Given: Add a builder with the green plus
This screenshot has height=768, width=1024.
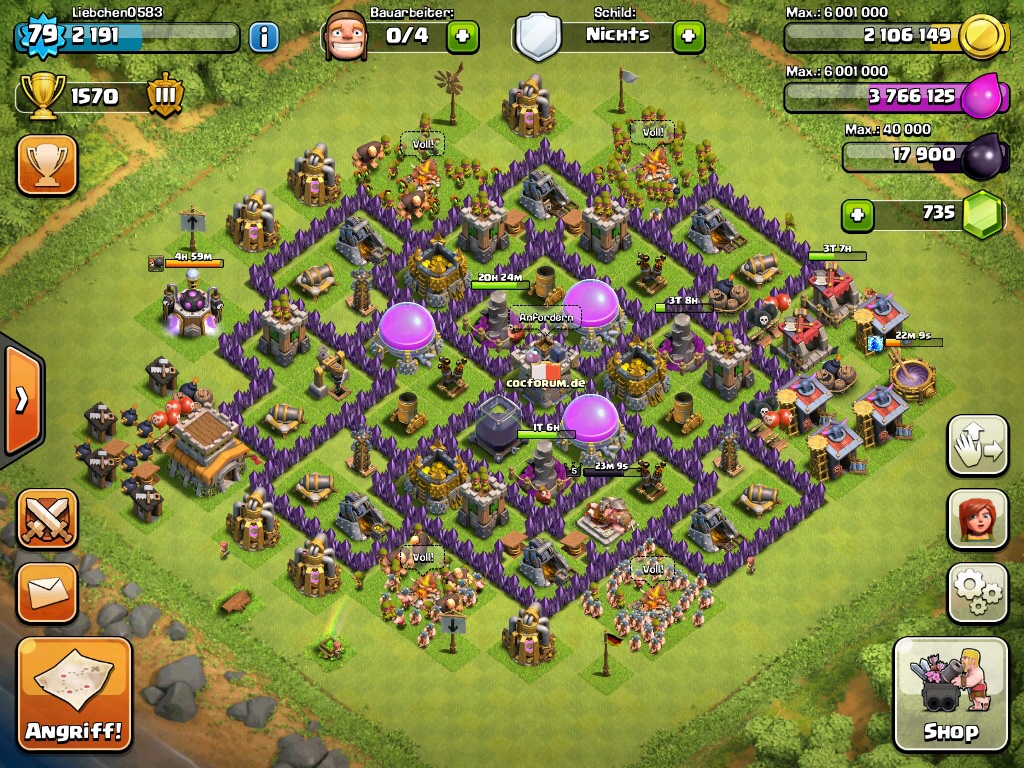Looking at the screenshot, I should [462, 37].
